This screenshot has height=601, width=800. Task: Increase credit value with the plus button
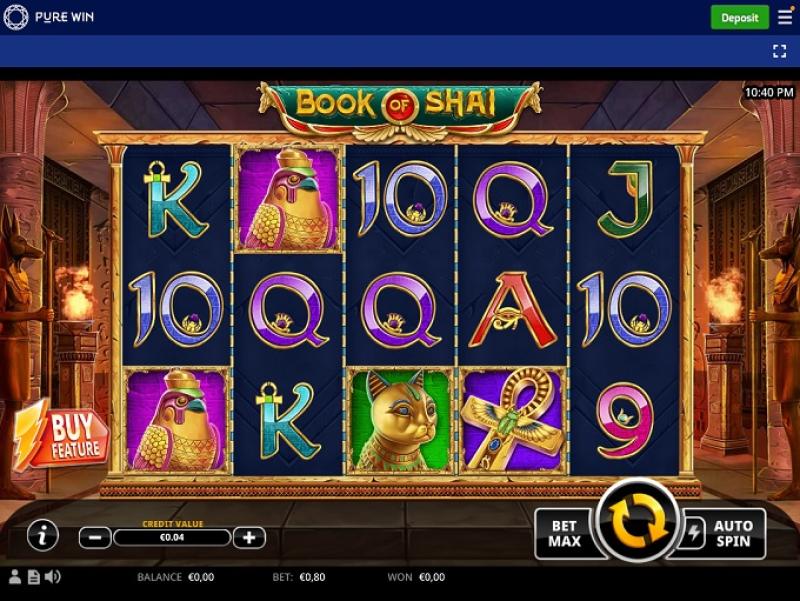click(249, 537)
